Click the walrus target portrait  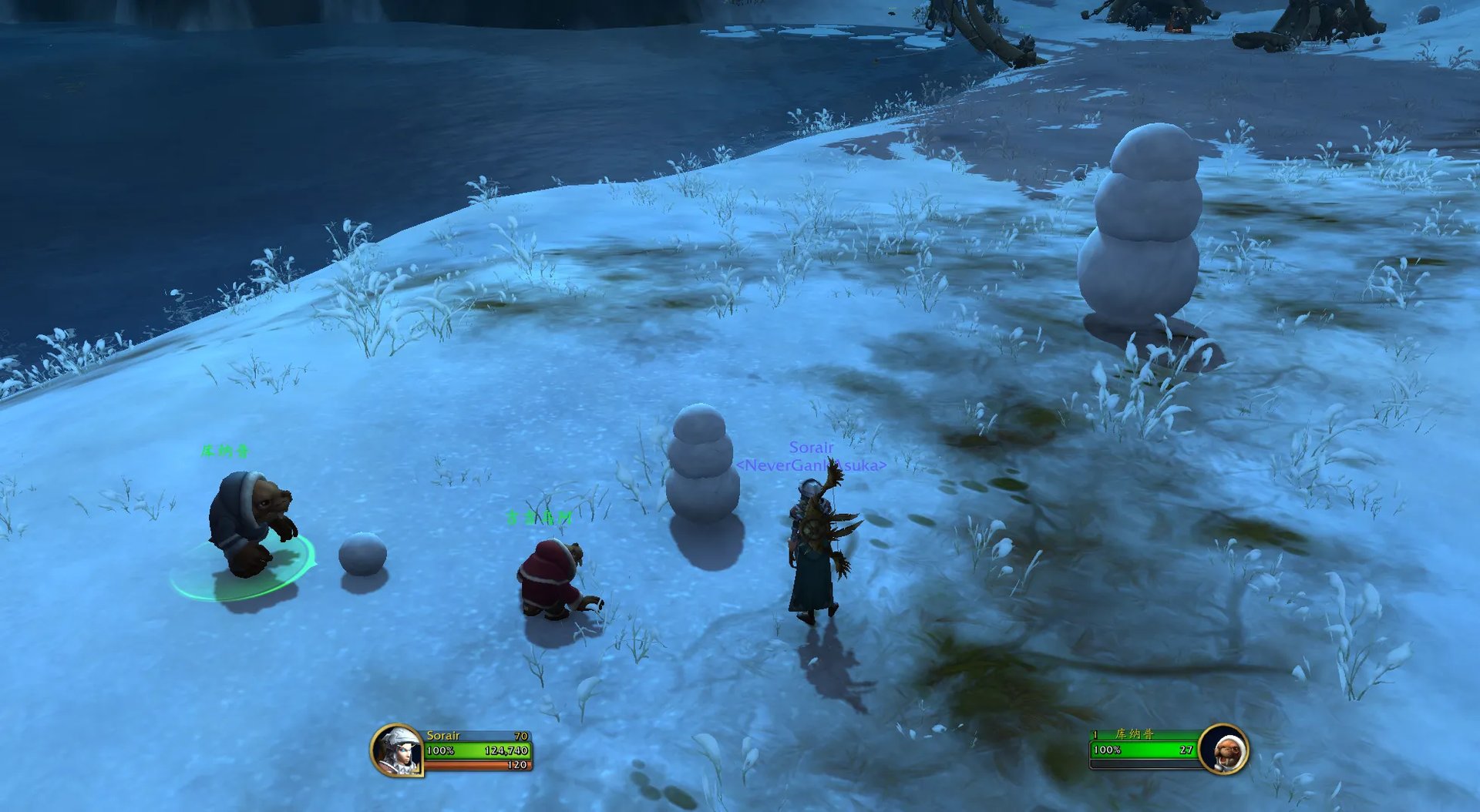pos(1223,749)
